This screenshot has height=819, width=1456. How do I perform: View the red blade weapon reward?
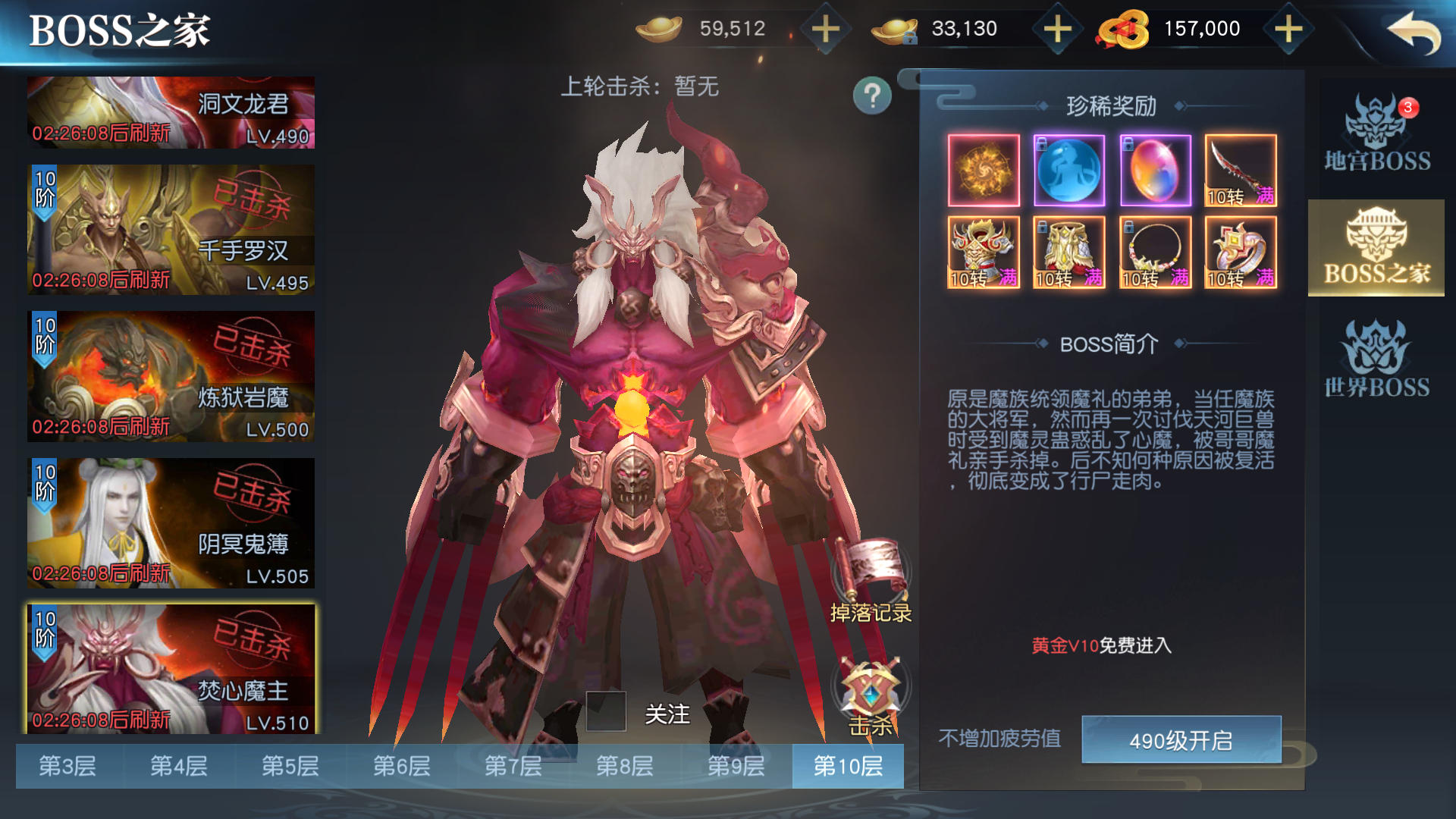[1241, 170]
